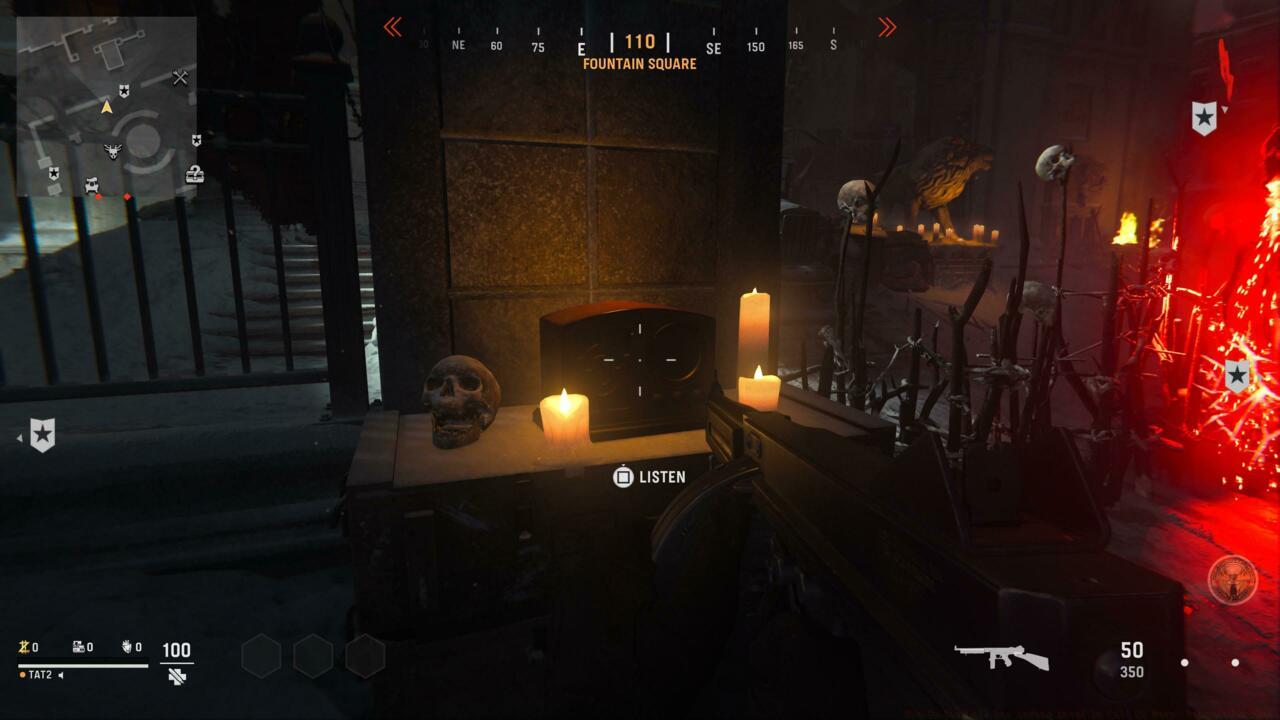Image resolution: width=1280 pixels, height=720 pixels.
Task: Select the crossed tools marker on minimap
Action: coord(180,77)
